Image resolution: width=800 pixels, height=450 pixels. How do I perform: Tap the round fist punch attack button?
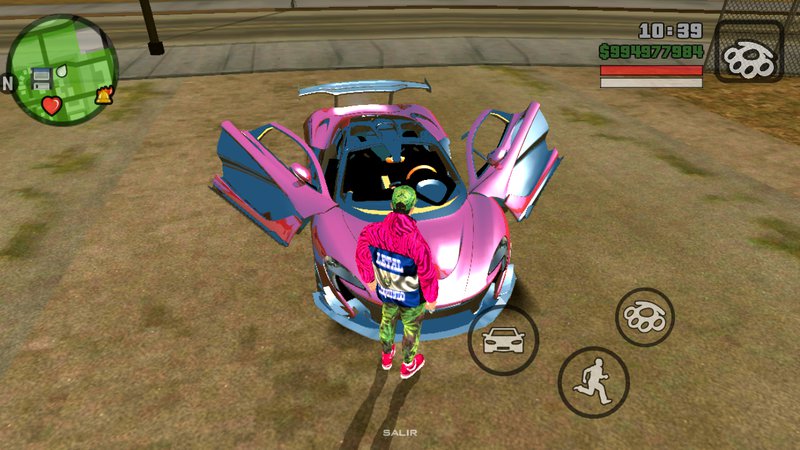point(644,317)
